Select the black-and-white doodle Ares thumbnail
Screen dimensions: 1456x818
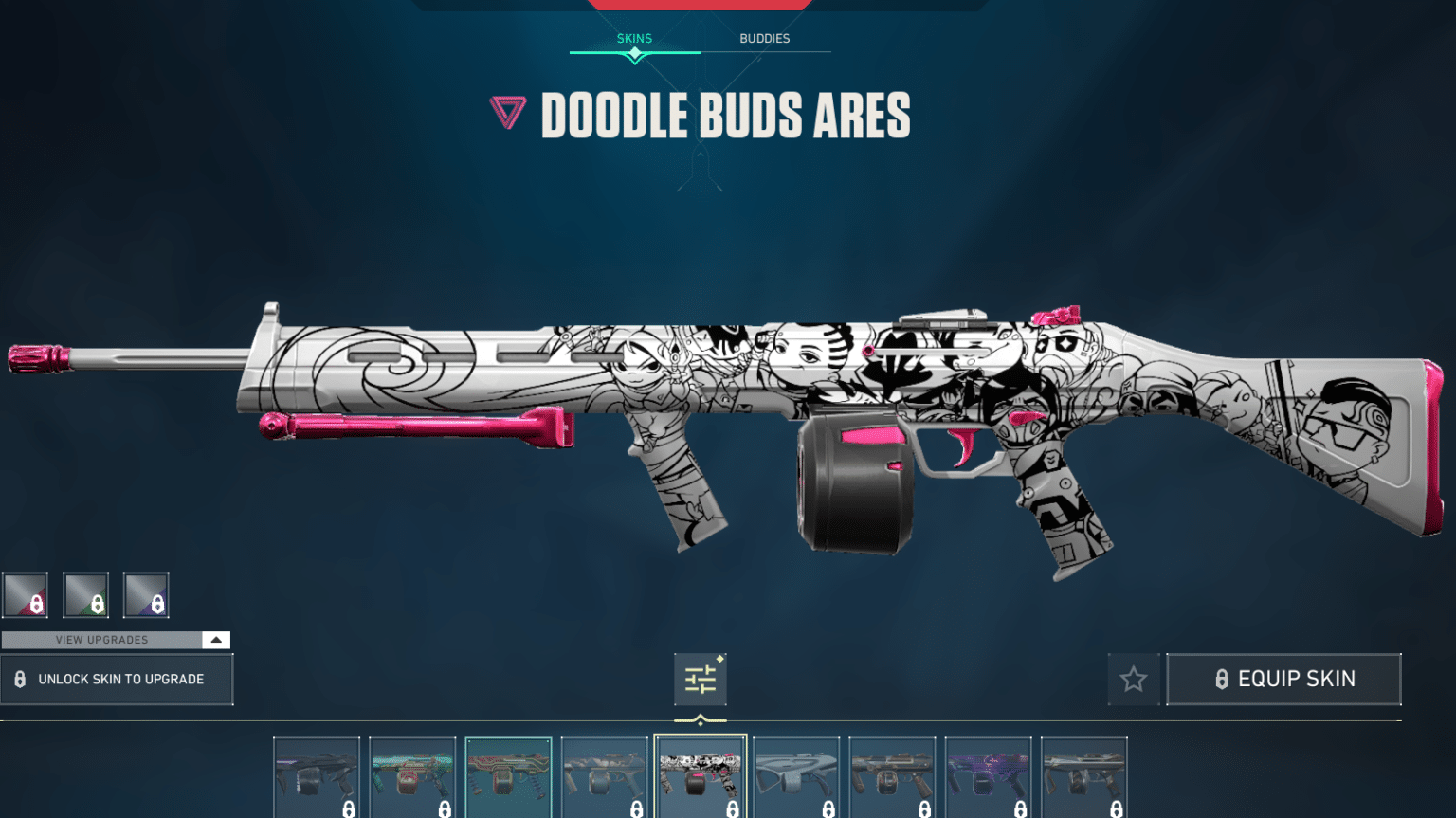click(701, 777)
